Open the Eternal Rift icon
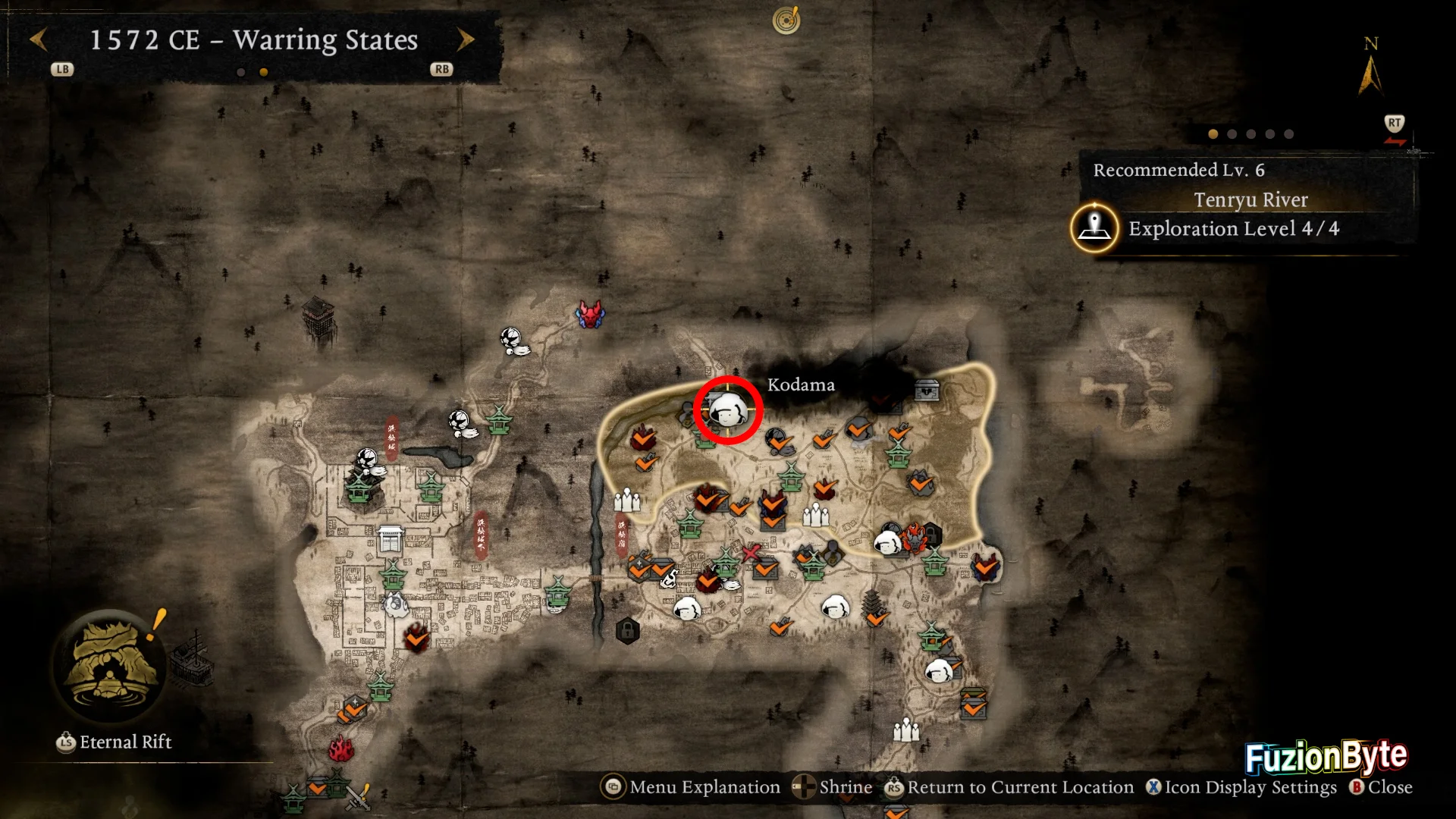1456x819 pixels. point(111,665)
